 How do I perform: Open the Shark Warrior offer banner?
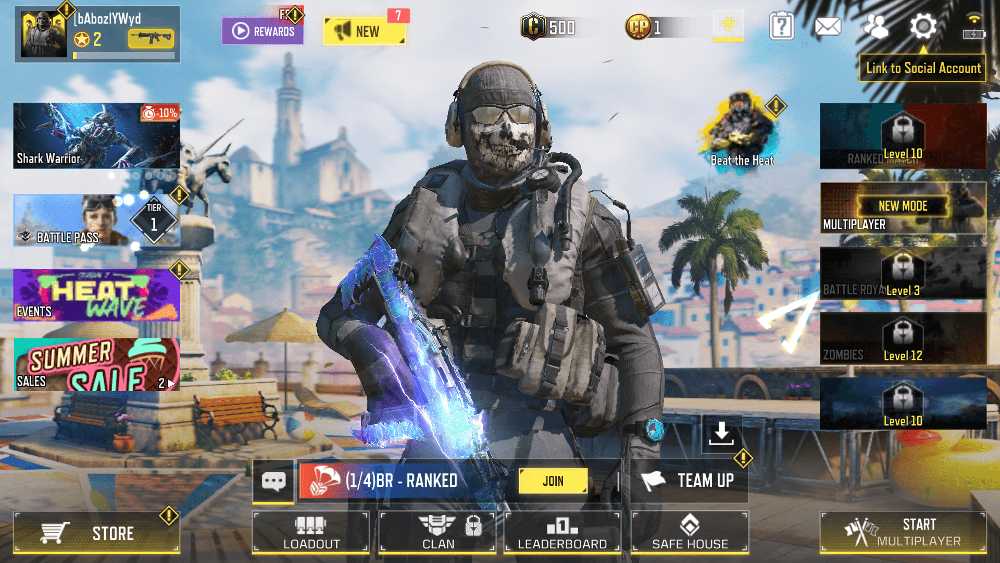click(96, 135)
